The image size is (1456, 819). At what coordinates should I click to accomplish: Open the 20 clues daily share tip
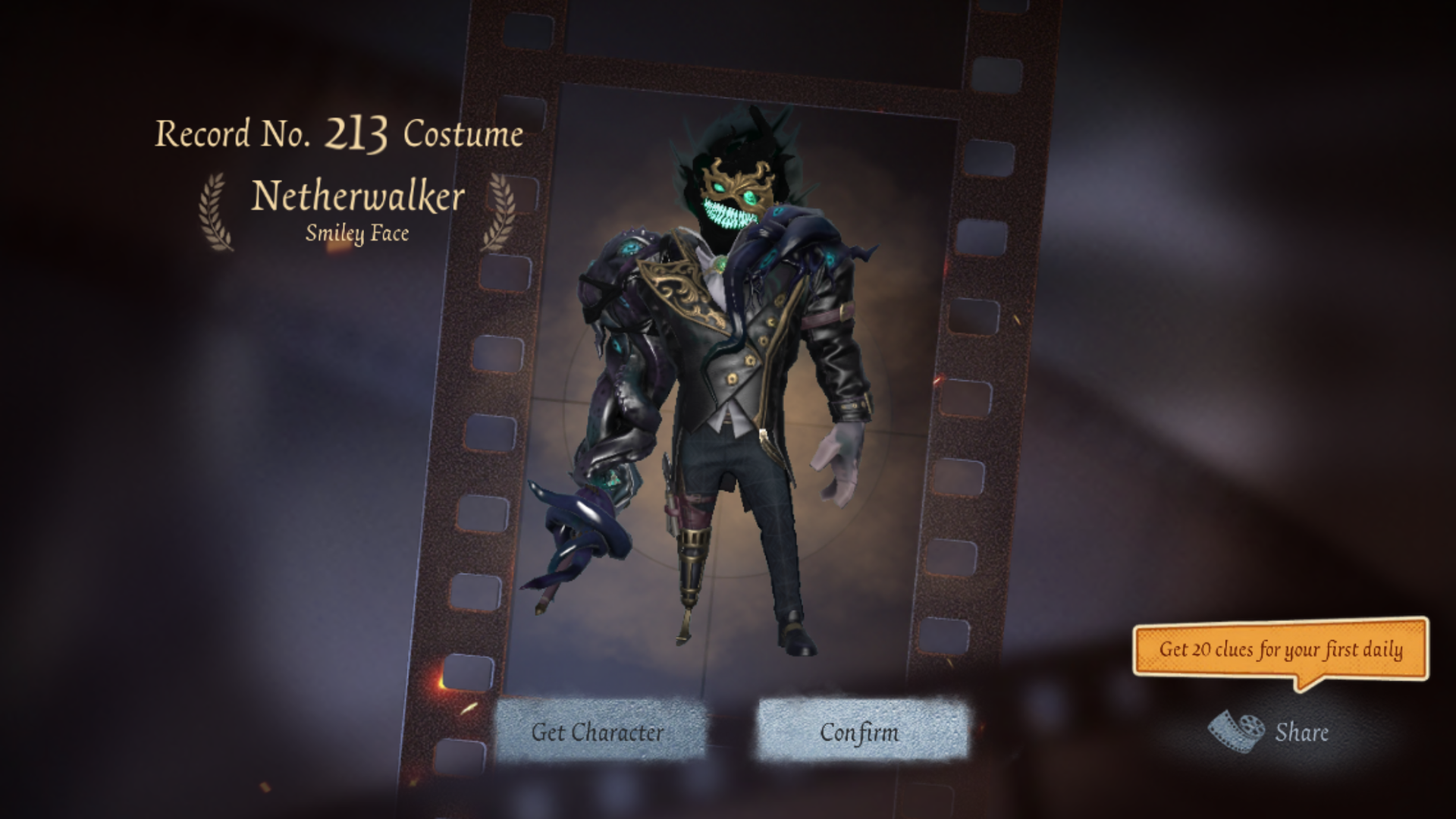[1280, 650]
